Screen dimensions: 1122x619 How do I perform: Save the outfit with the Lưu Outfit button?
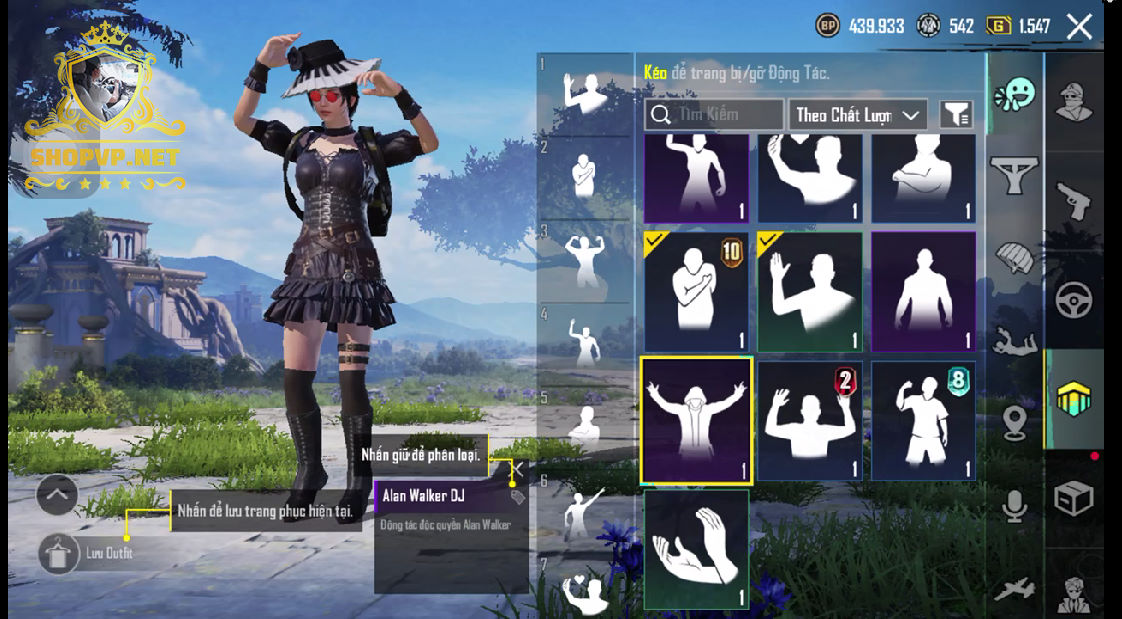(60, 554)
